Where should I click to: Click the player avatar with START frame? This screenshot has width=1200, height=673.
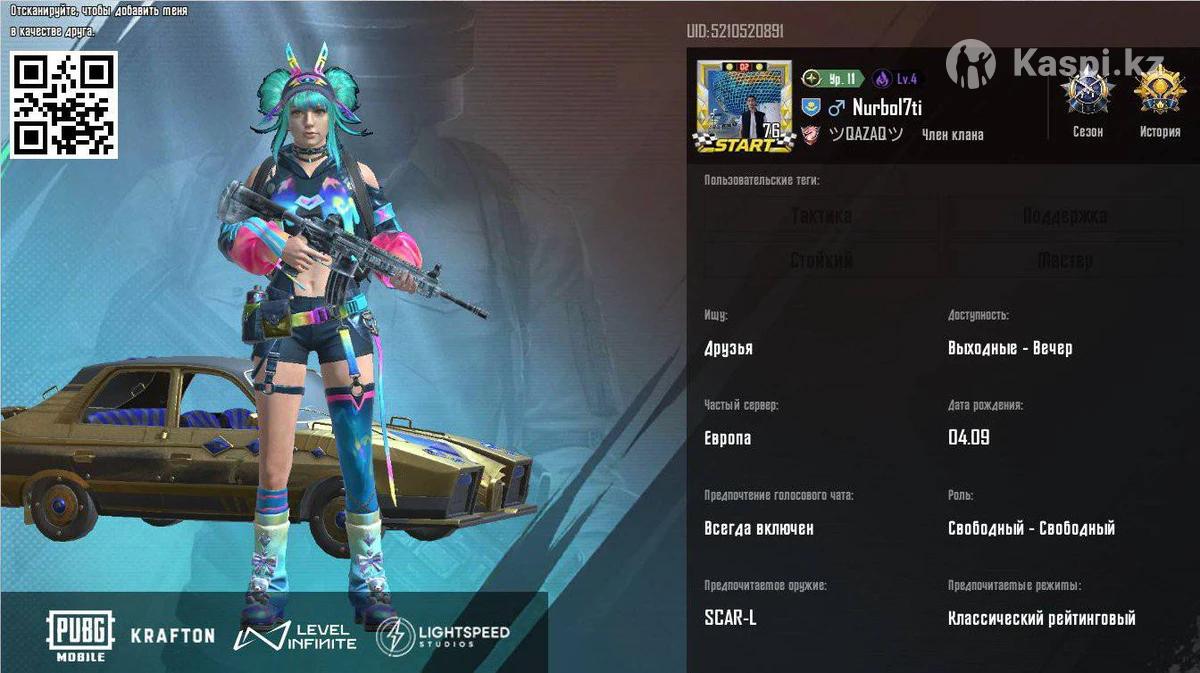745,107
